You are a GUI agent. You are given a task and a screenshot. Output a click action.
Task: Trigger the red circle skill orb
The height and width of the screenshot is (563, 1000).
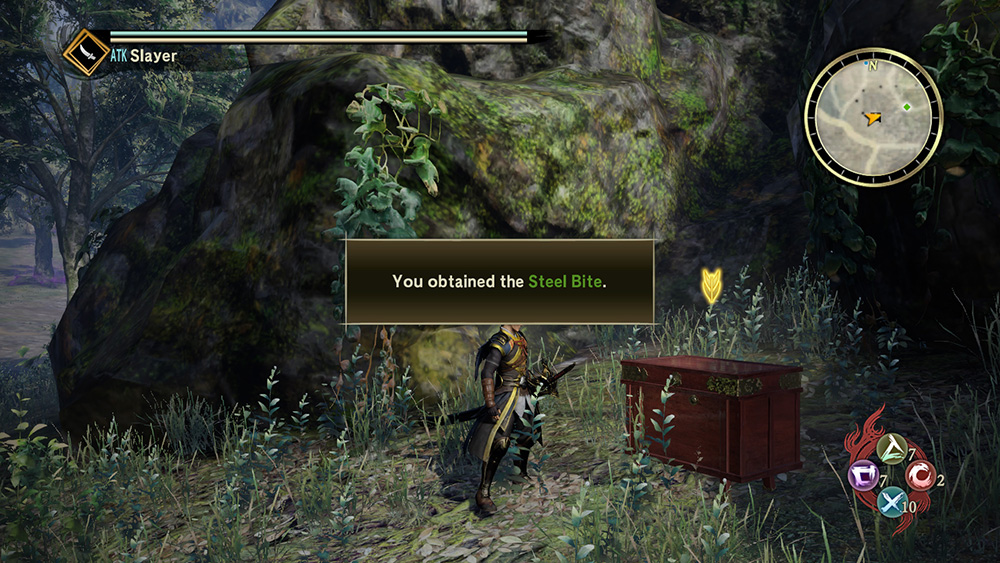[920, 474]
